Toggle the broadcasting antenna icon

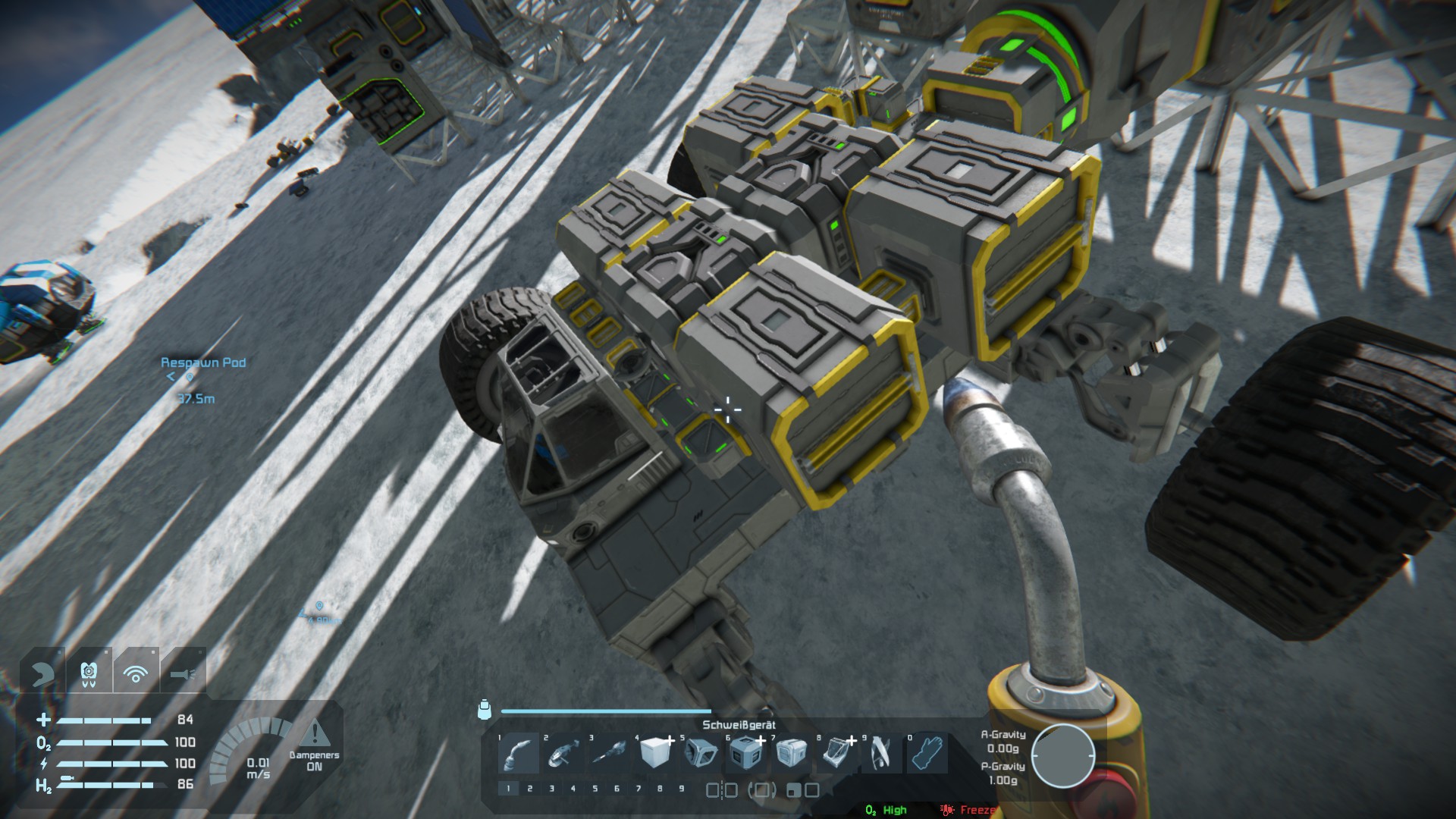point(136,673)
